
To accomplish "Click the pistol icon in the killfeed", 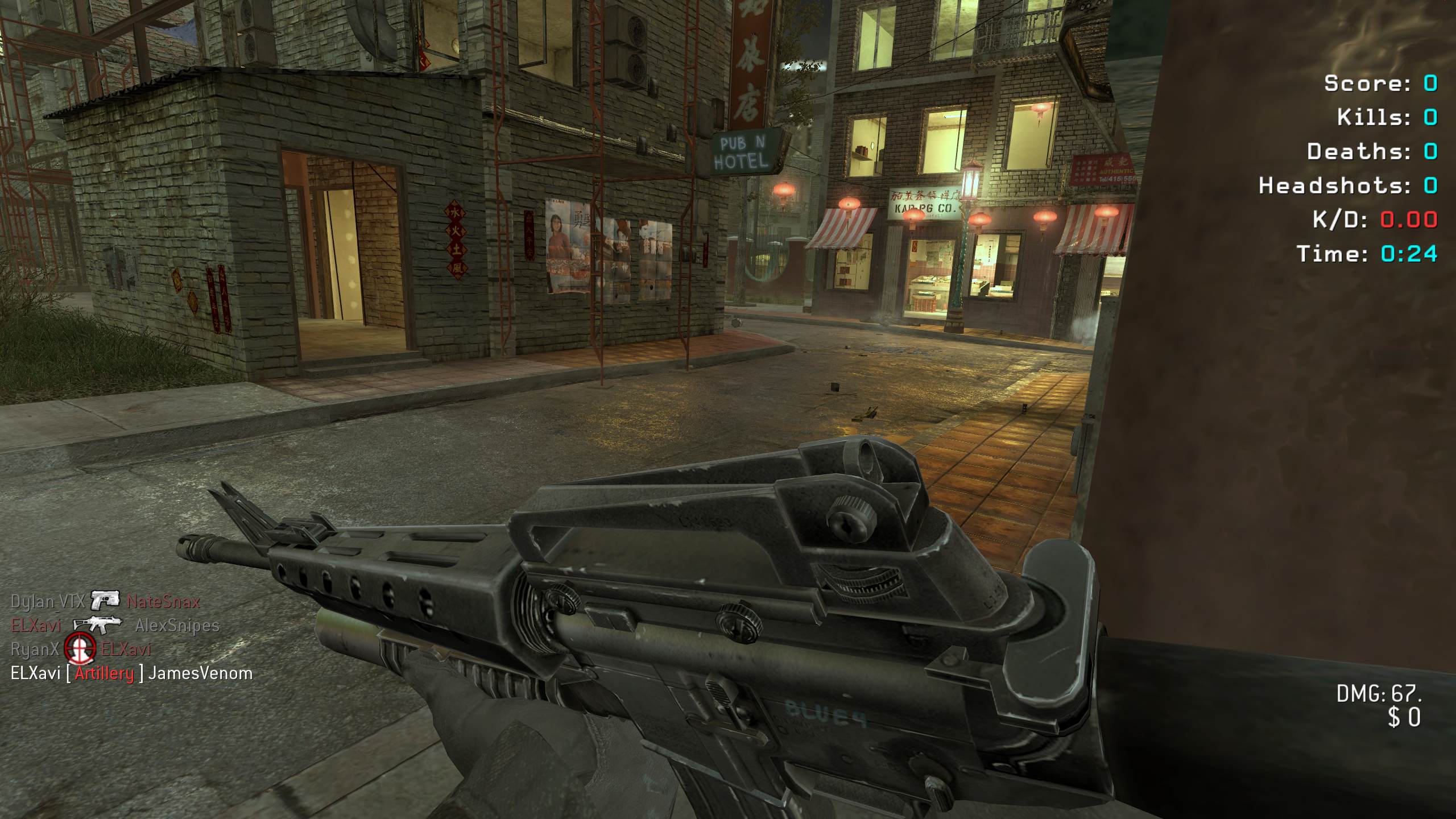I will [x=105, y=600].
